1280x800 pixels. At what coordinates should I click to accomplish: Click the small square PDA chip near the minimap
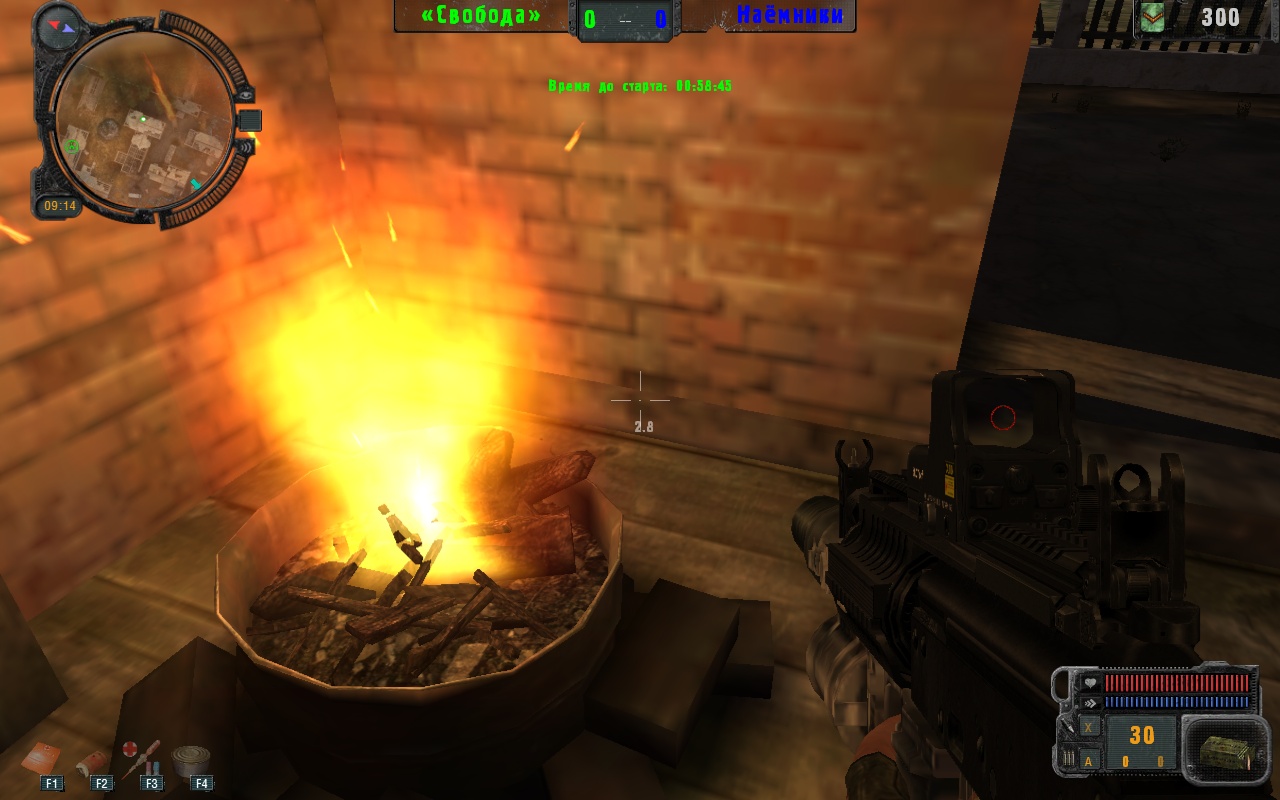point(249,120)
